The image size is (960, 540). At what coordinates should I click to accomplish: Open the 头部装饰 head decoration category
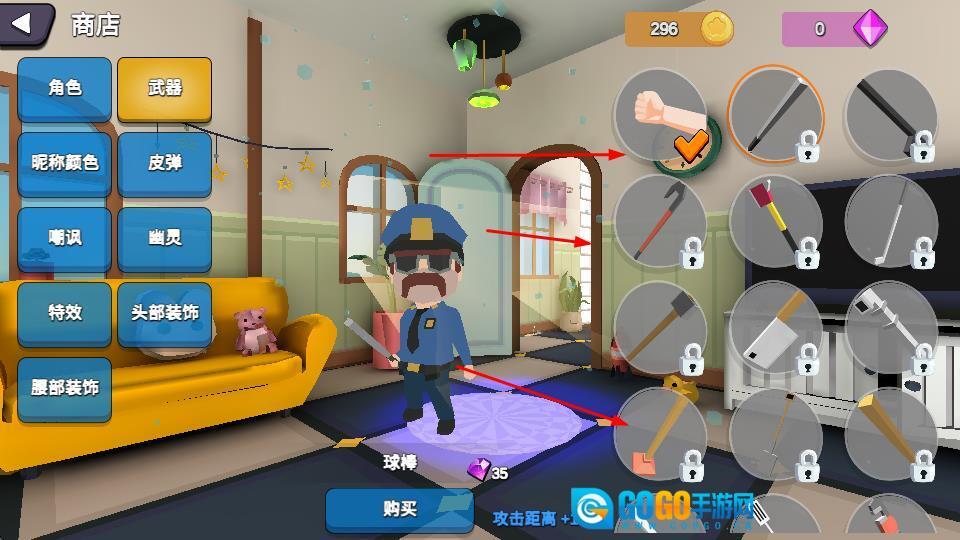[164, 313]
